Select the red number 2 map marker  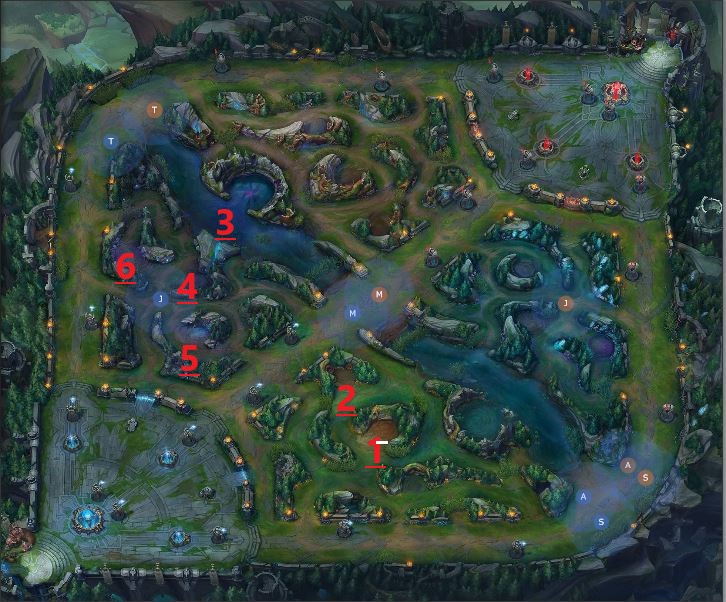point(346,399)
